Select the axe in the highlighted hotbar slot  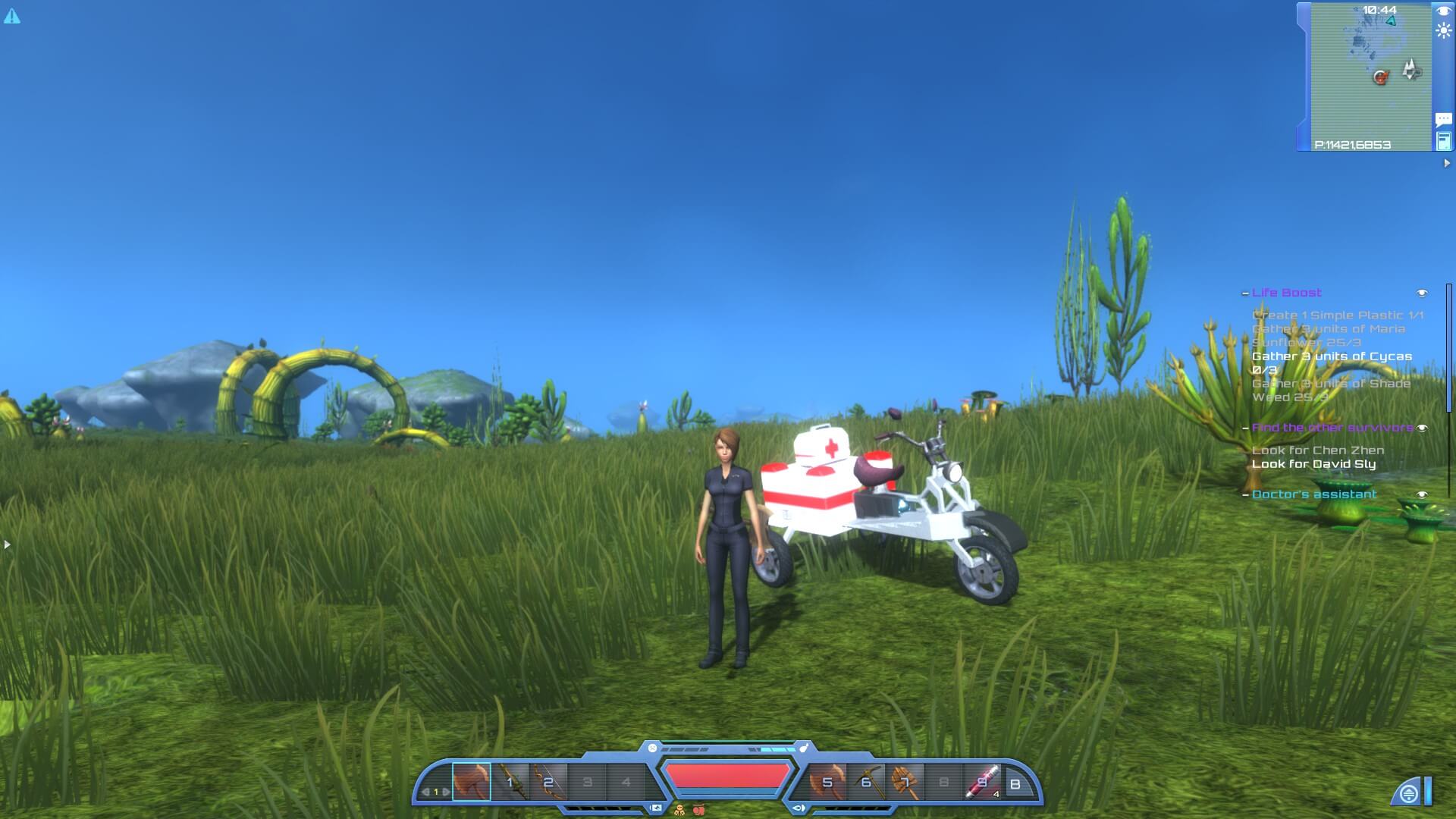[x=472, y=782]
